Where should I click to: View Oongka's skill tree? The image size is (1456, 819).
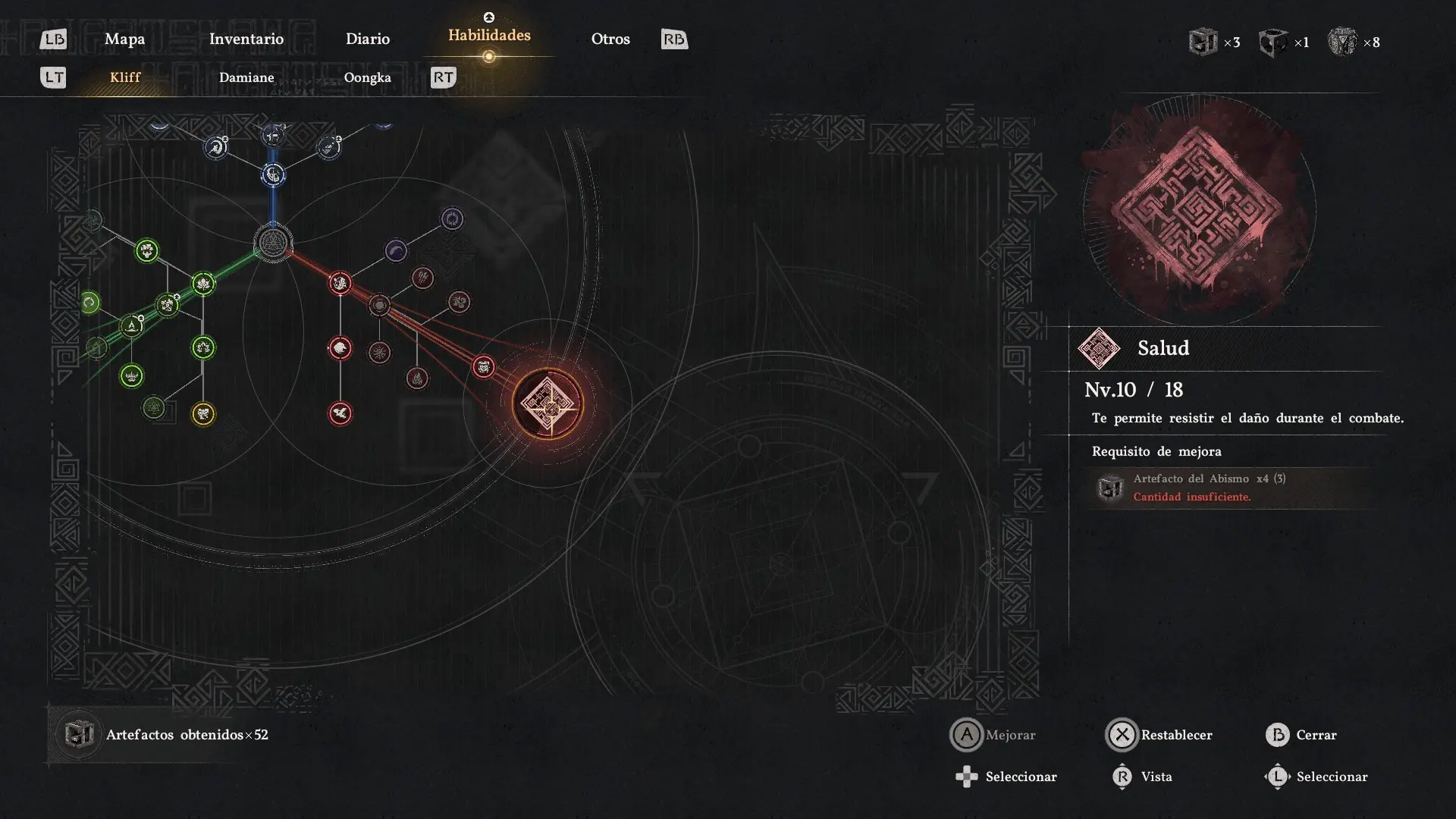pos(367,77)
